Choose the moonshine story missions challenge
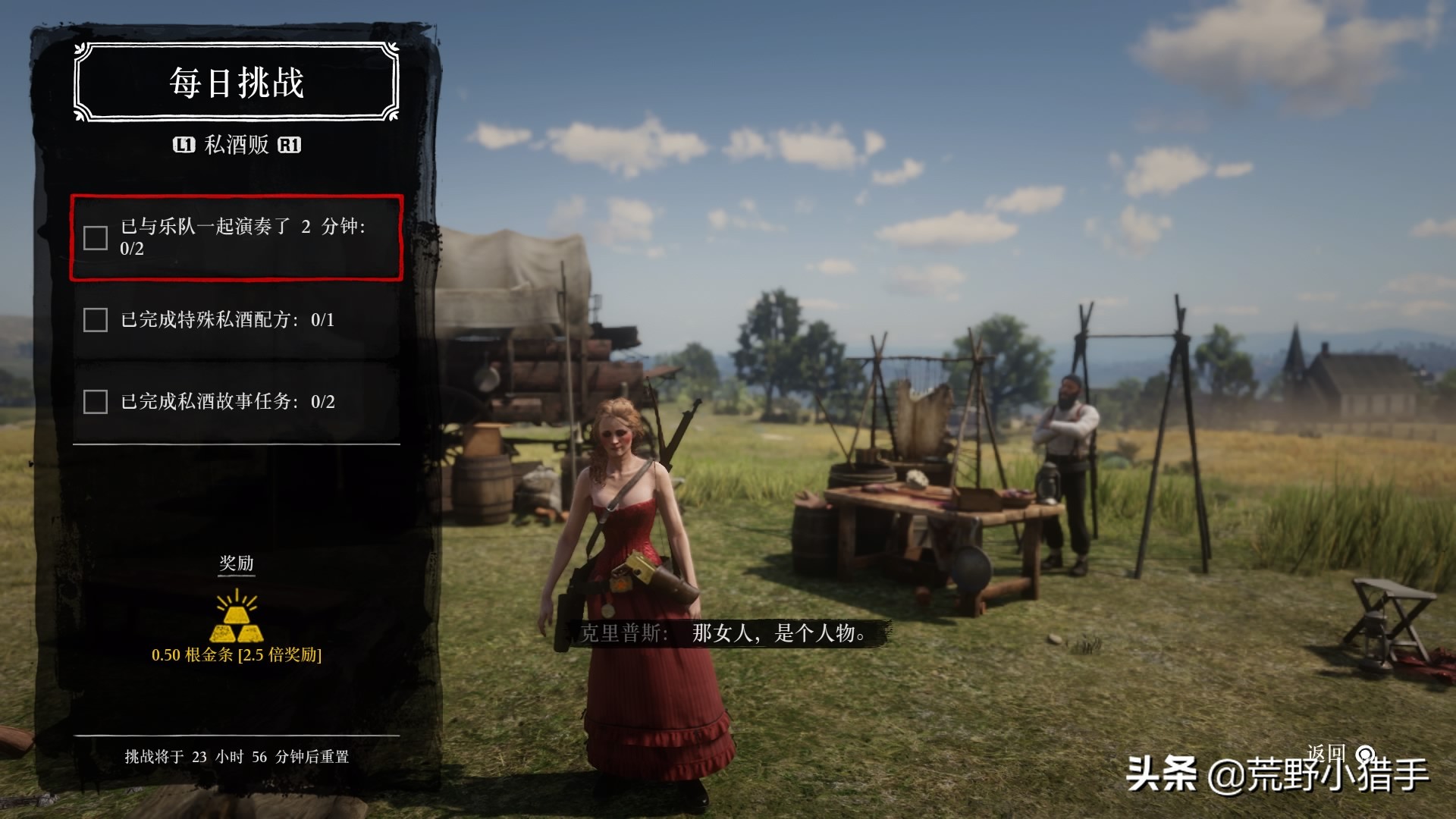The height and width of the screenshot is (819, 1456). [x=237, y=401]
